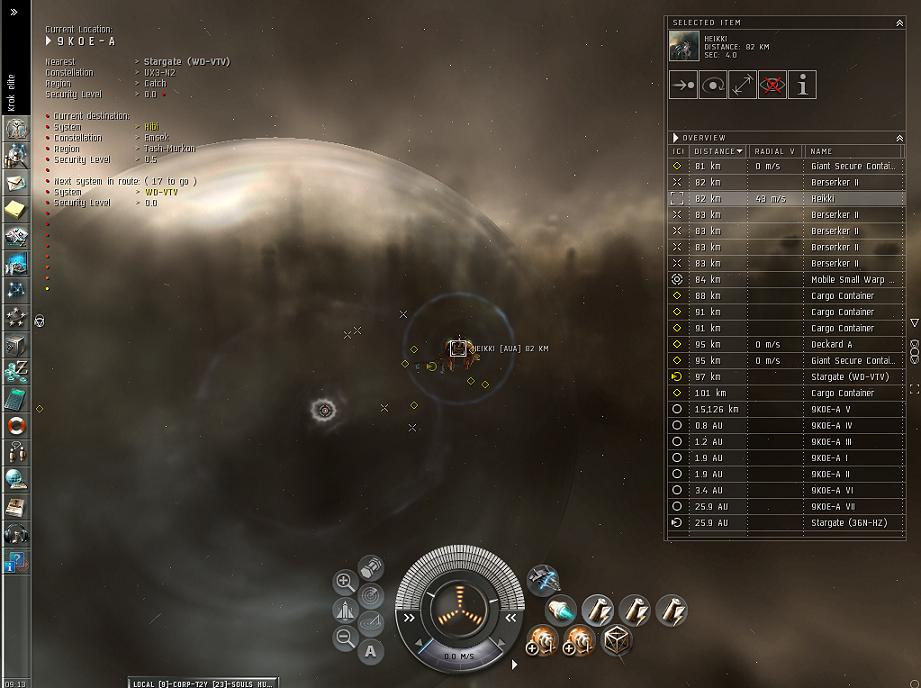Unlock target using the crossed-out eye icon
This screenshot has width=921, height=688.
772,85
